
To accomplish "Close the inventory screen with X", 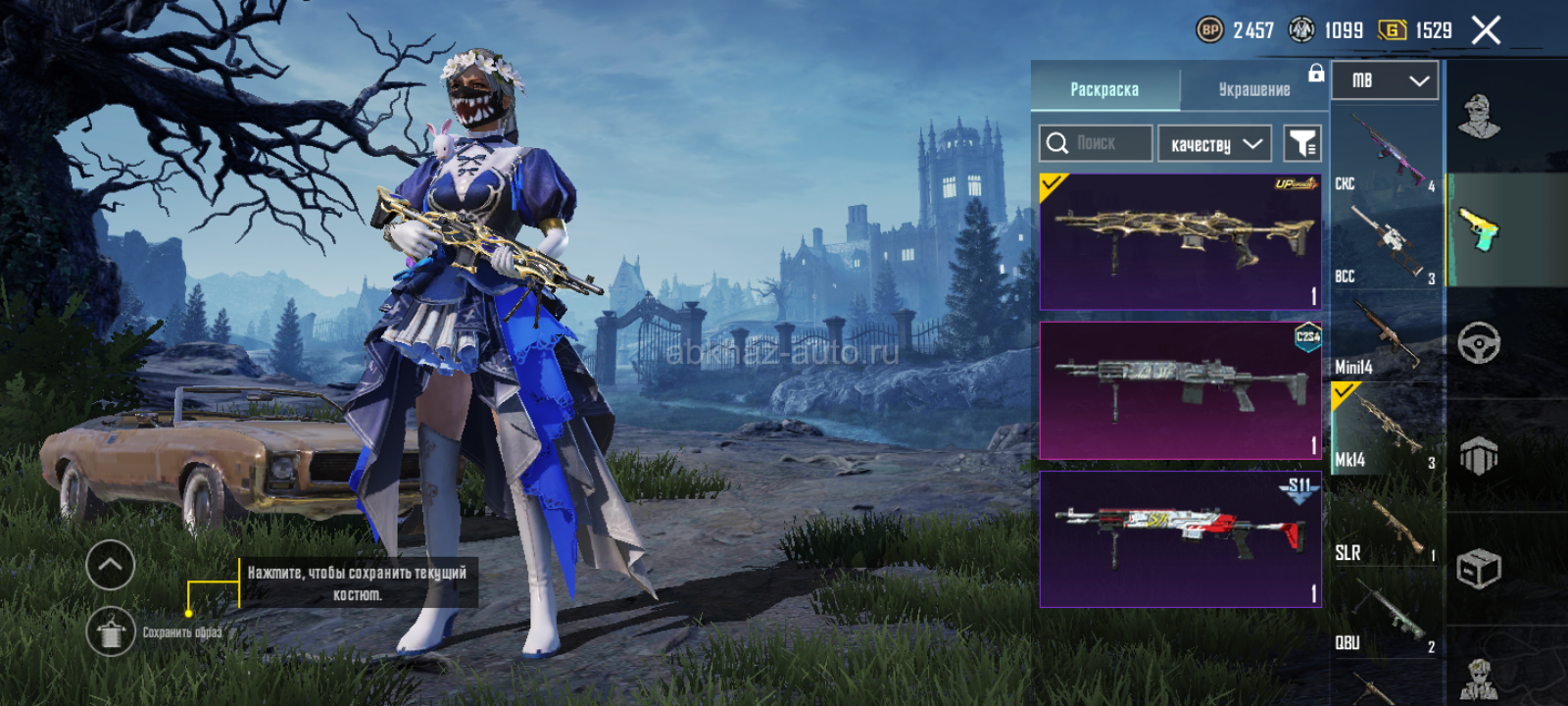I will [x=1486, y=31].
